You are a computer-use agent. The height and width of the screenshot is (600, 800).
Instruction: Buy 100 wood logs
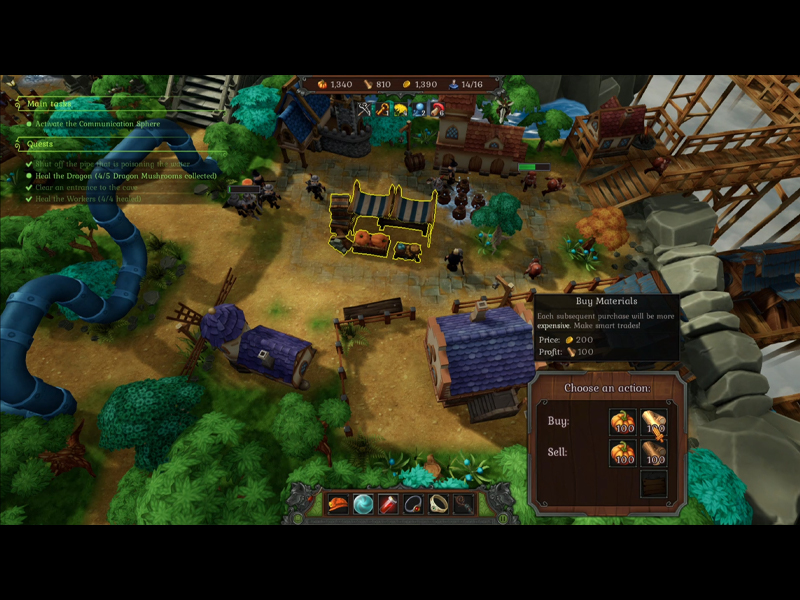(x=653, y=422)
